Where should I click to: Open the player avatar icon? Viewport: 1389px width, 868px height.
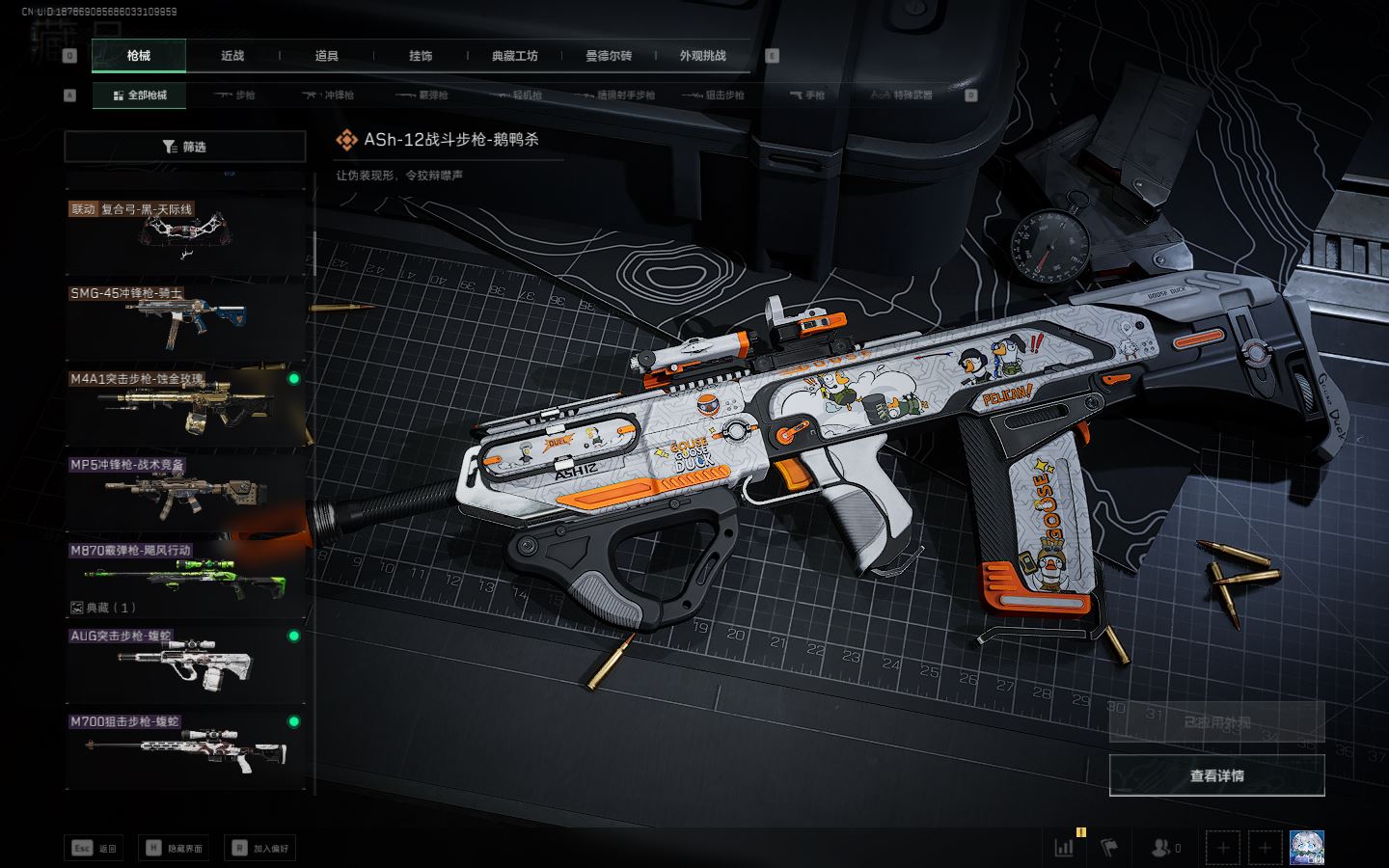tap(1307, 848)
